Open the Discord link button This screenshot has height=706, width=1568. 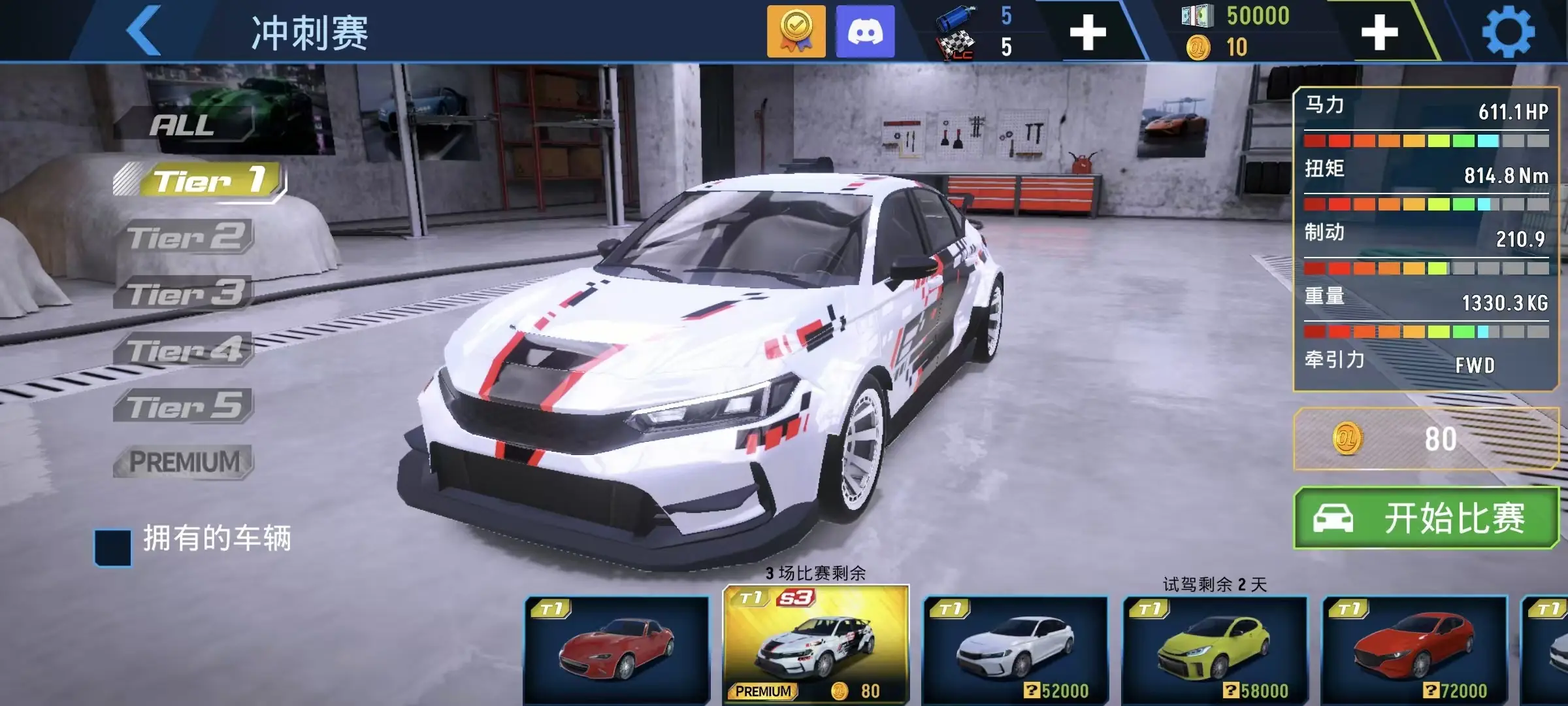pyautogui.click(x=865, y=31)
